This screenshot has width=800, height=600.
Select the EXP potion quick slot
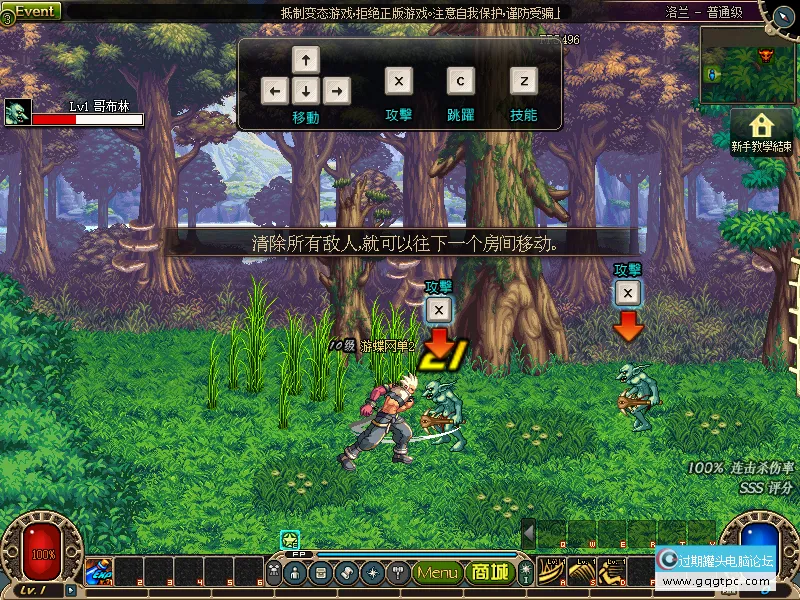(98, 572)
